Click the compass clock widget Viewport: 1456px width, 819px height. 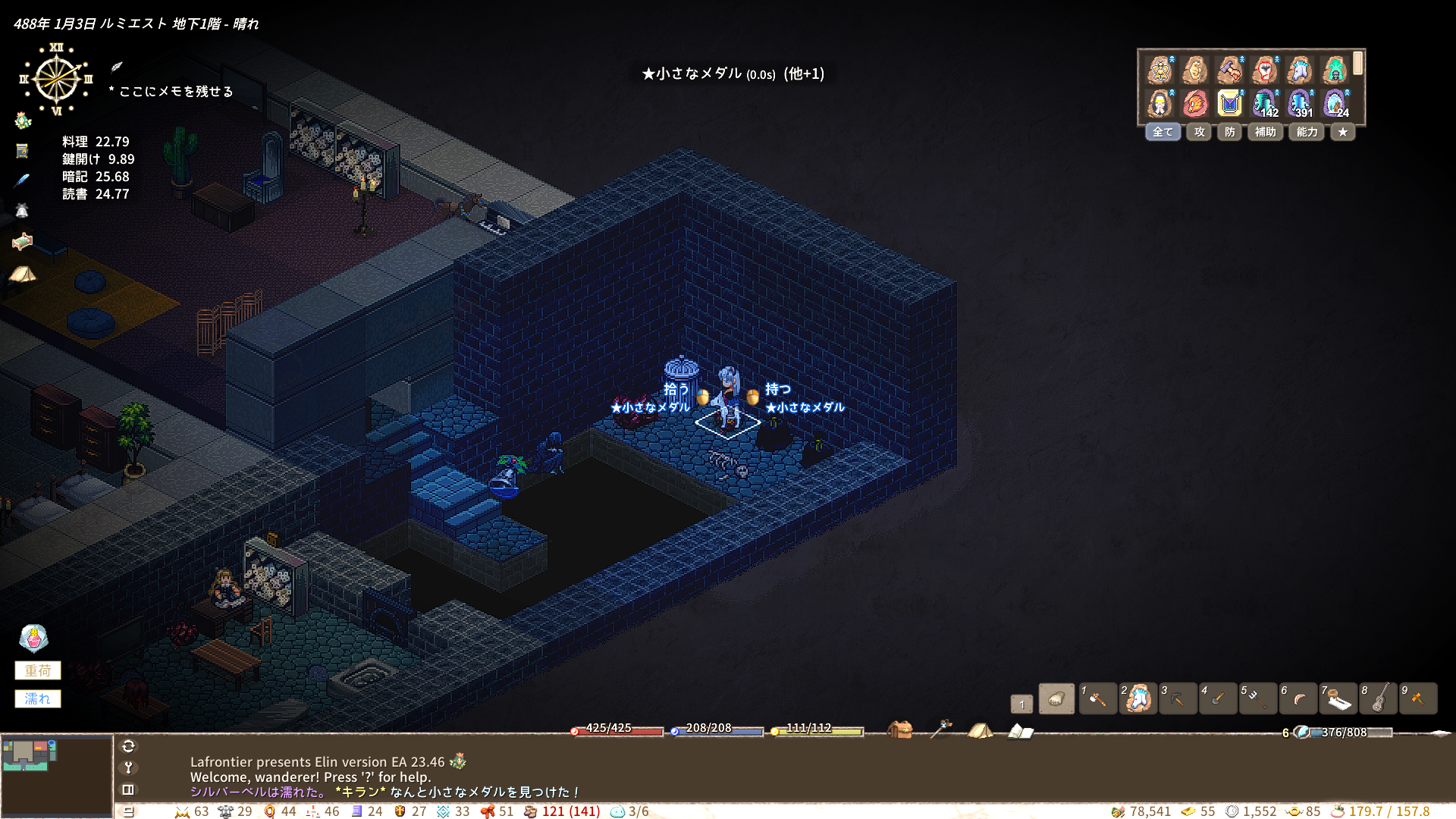(57, 80)
